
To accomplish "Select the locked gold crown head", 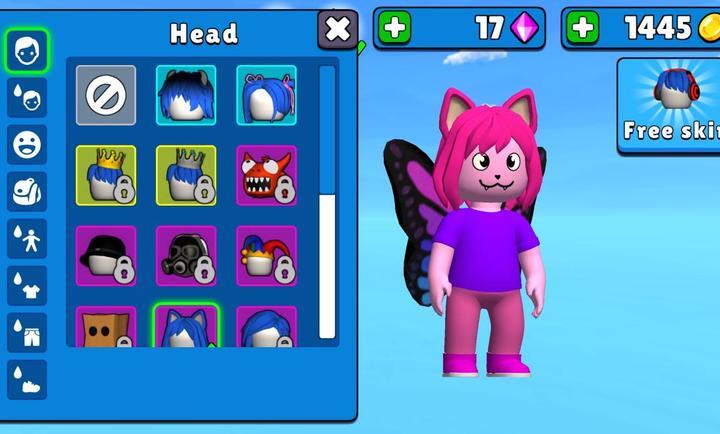I will [x=106, y=175].
